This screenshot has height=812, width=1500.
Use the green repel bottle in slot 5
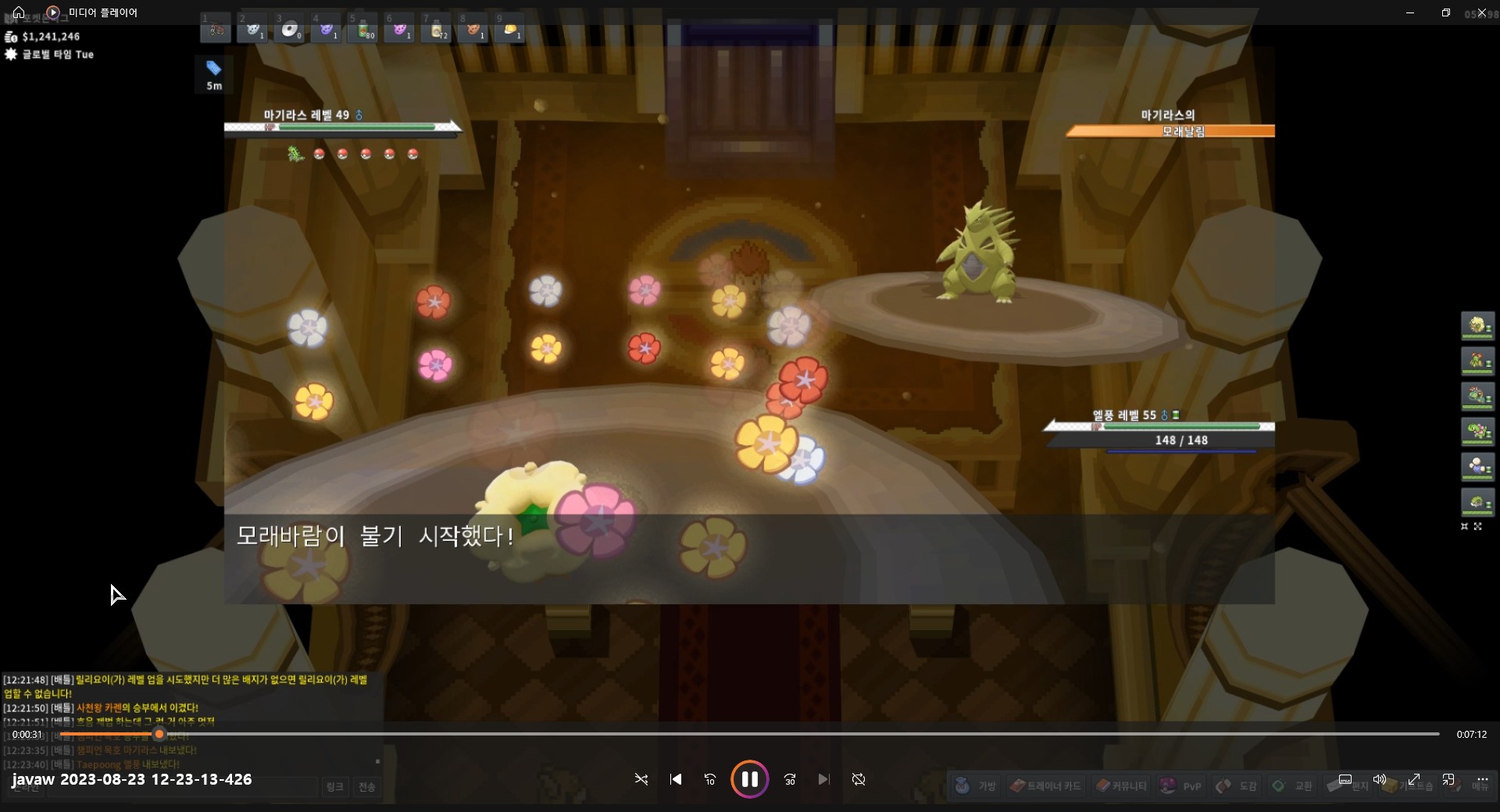[362, 30]
